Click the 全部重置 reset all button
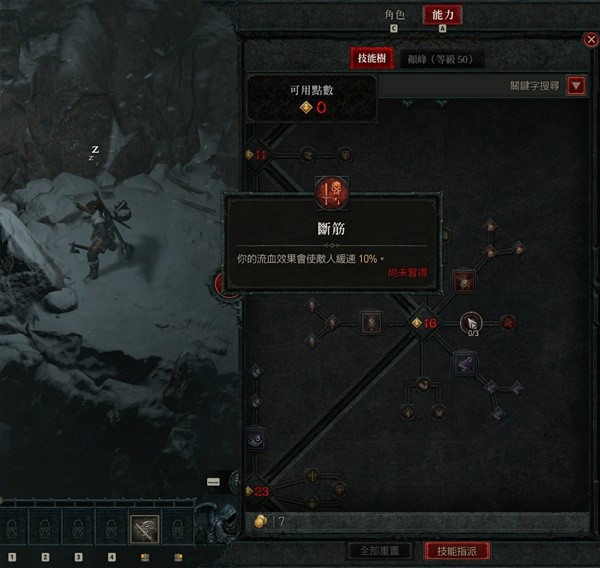Image resolution: width=600 pixels, height=568 pixels. click(x=378, y=550)
